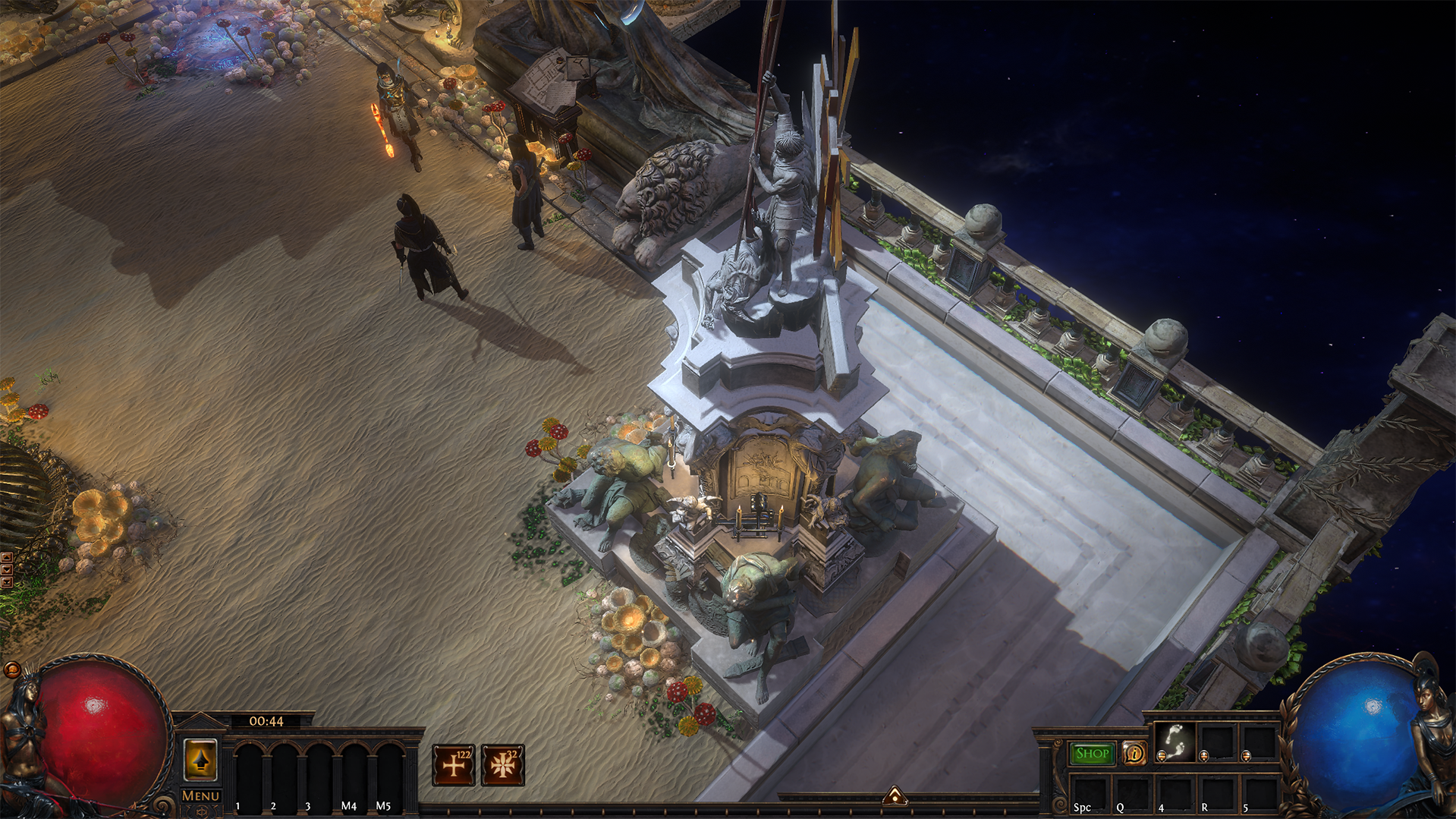Click the triangular marker on the experience bar
Image resolution: width=1456 pixels, height=819 pixels.
tap(895, 795)
